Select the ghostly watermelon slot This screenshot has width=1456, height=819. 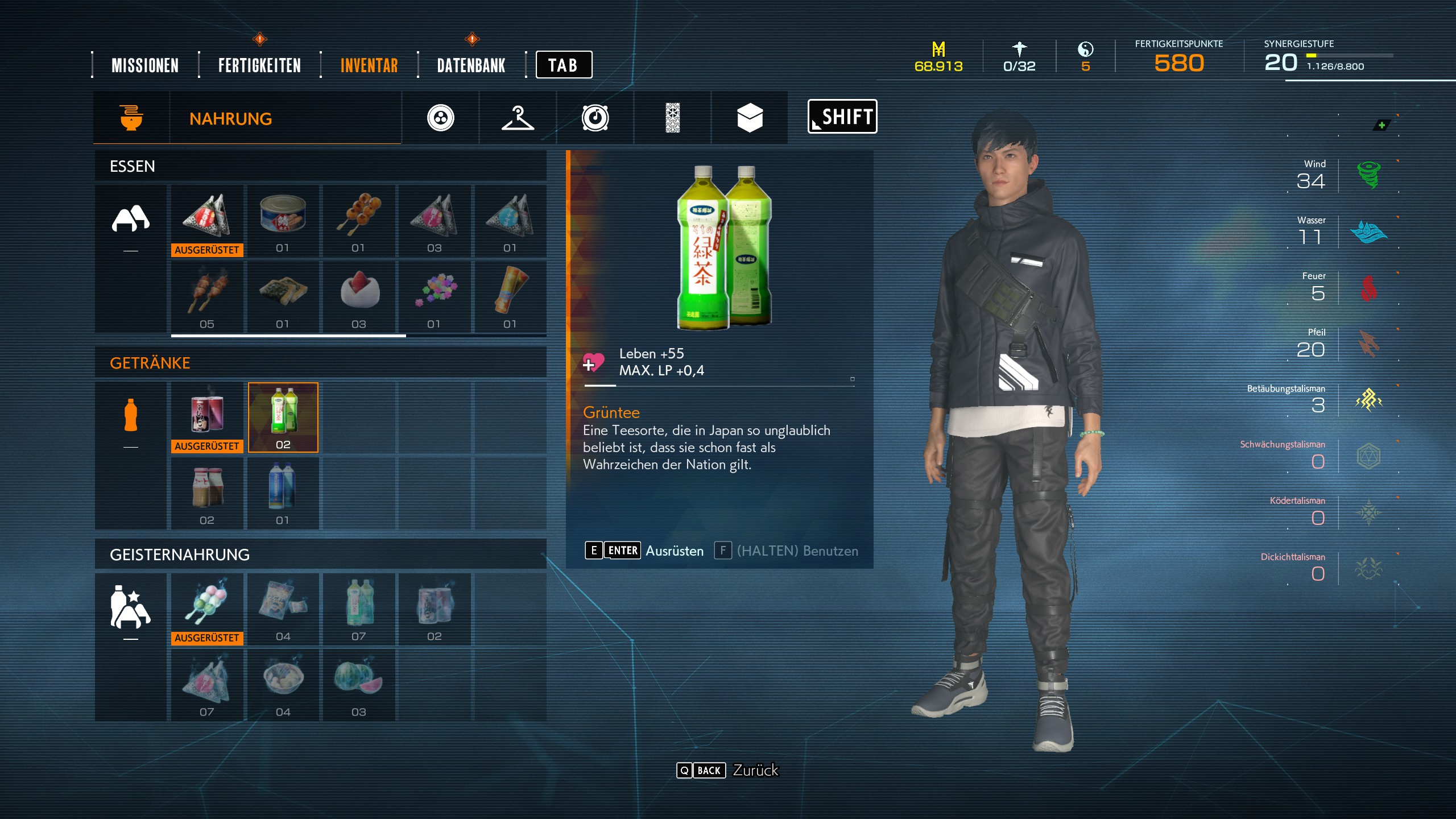click(358, 685)
